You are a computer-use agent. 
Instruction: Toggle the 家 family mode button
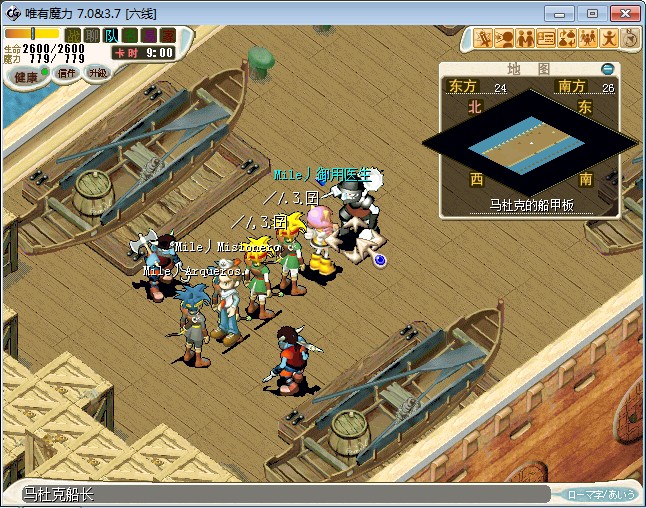pyautogui.click(x=167, y=35)
